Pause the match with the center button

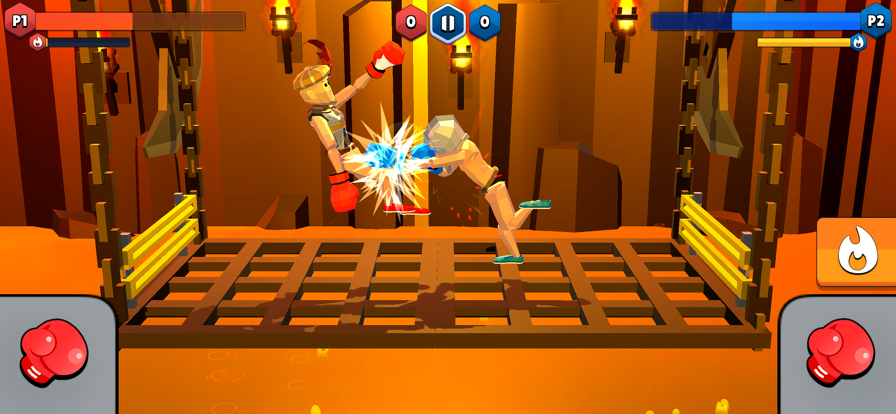(x=447, y=23)
